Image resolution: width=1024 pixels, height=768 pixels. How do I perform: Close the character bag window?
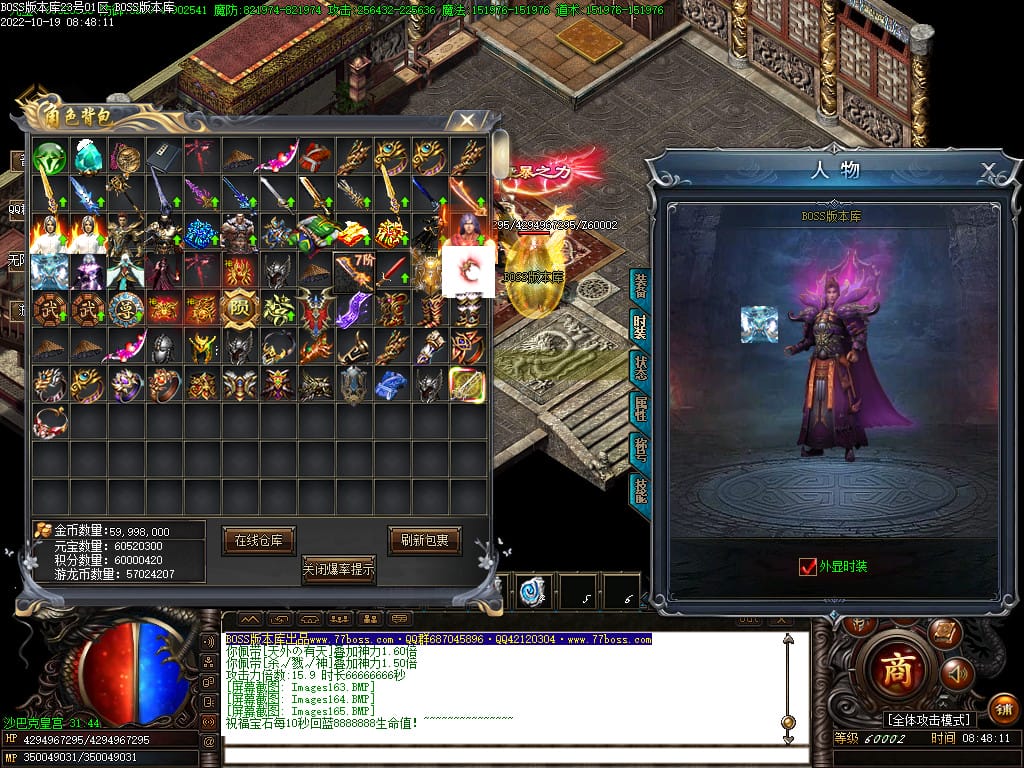coord(466,121)
